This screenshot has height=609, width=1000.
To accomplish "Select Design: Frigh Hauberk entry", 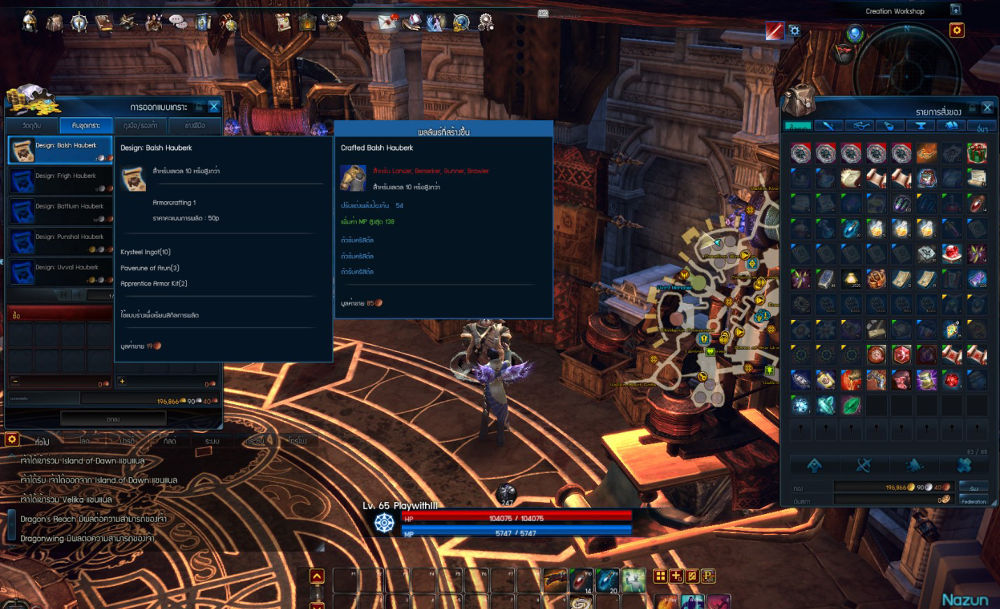I will pos(60,180).
